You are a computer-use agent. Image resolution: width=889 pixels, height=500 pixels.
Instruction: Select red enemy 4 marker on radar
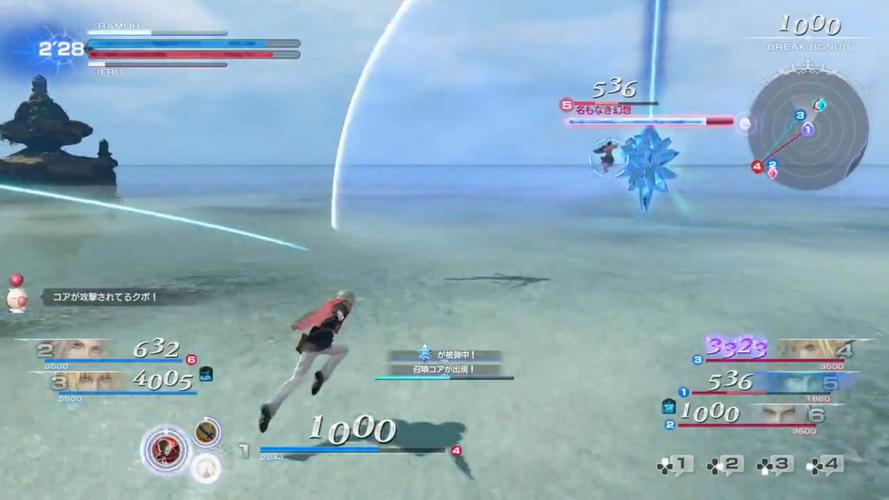[757, 166]
